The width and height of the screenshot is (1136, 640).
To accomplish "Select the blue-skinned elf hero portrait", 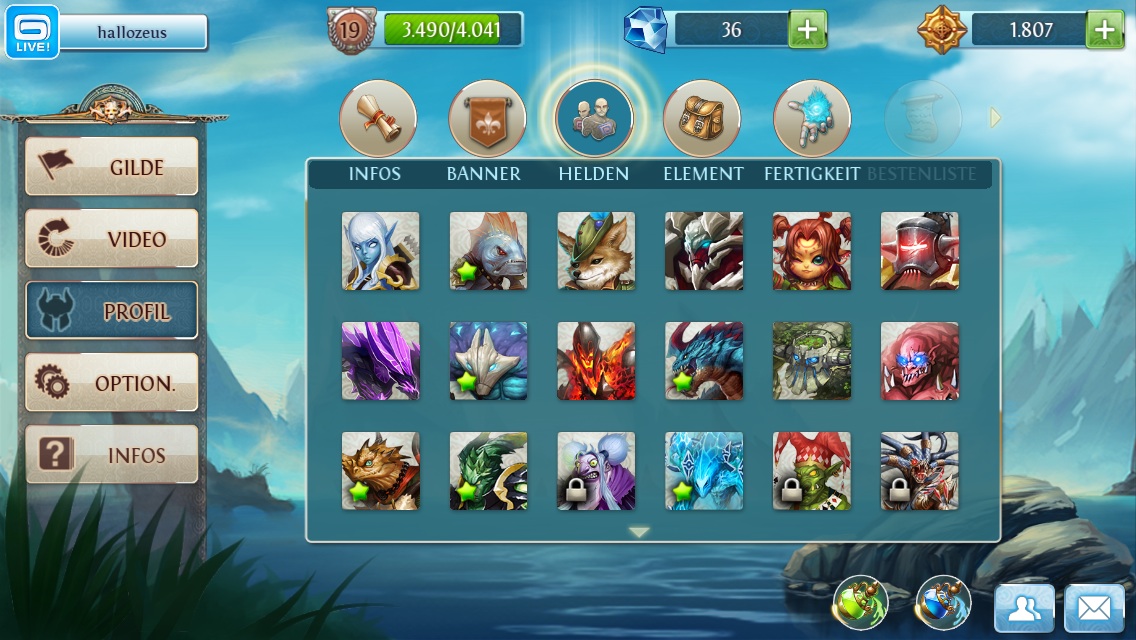I will 380,251.
